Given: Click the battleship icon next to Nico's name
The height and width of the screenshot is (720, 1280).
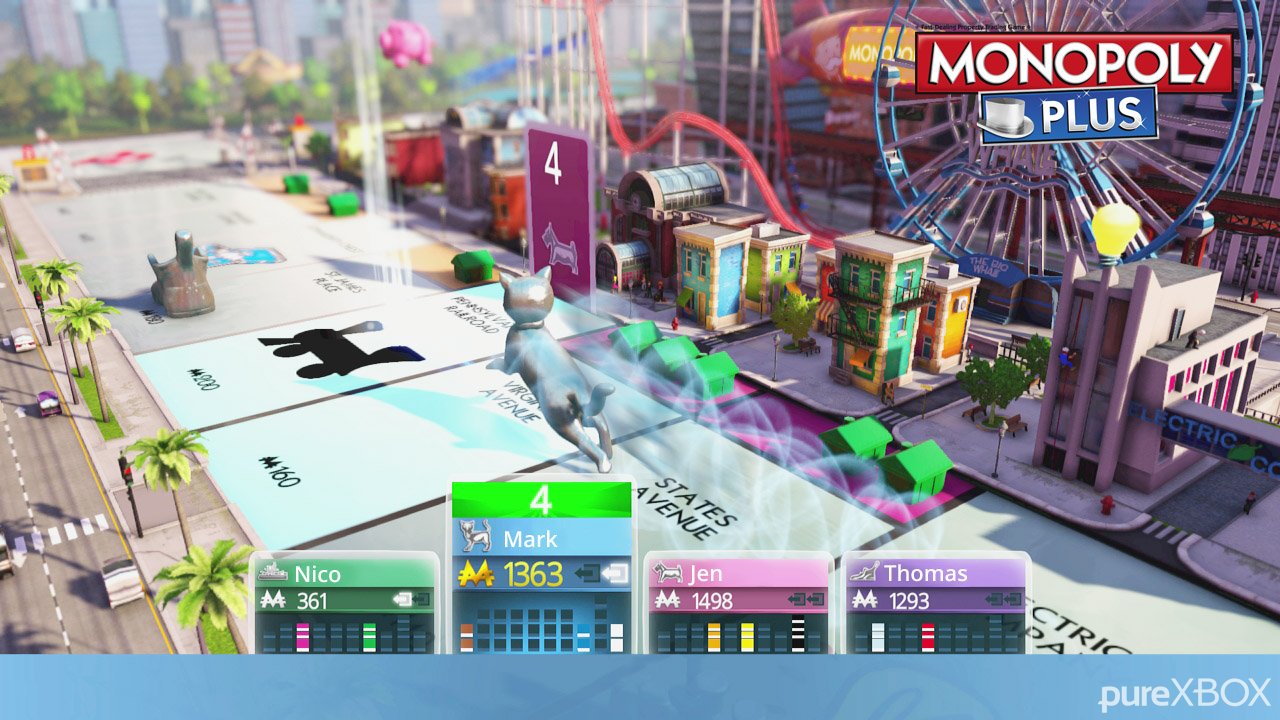Looking at the screenshot, I should pos(272,572).
